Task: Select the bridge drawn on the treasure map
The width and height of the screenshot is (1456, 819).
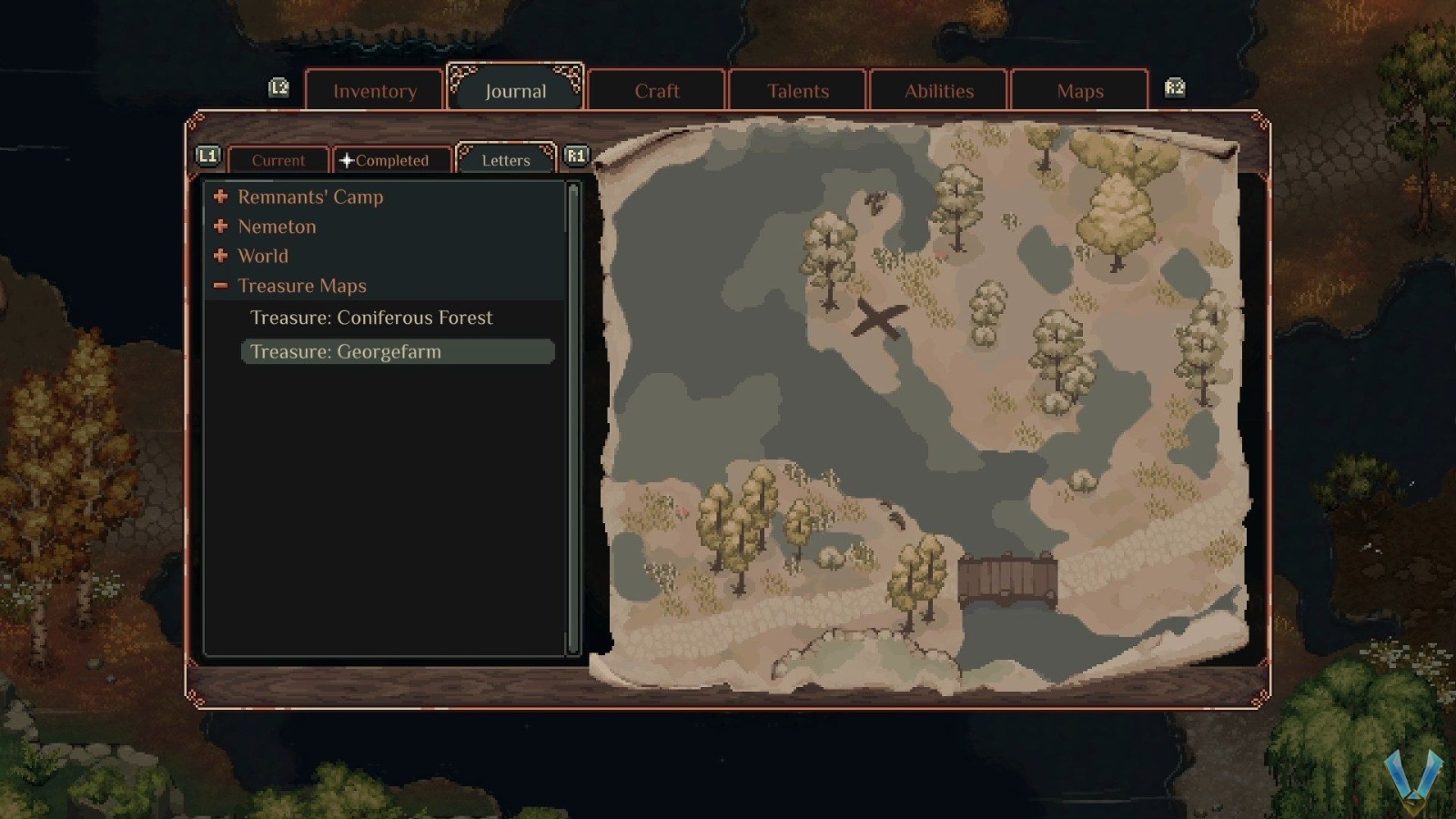Action: [x=1006, y=576]
